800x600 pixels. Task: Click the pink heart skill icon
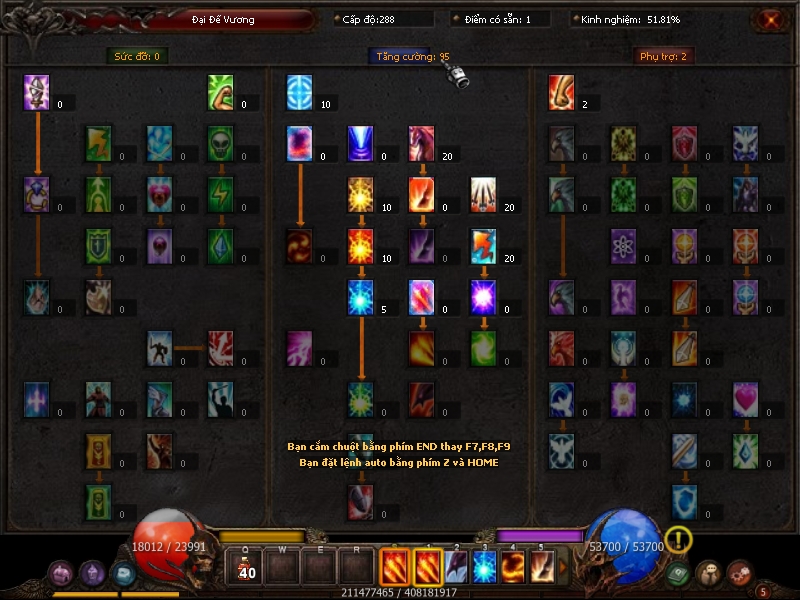click(746, 398)
